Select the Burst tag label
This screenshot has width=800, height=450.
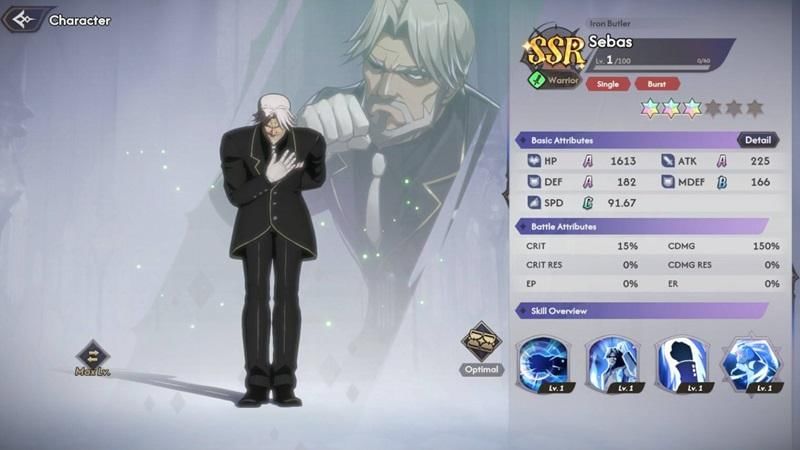tap(657, 84)
